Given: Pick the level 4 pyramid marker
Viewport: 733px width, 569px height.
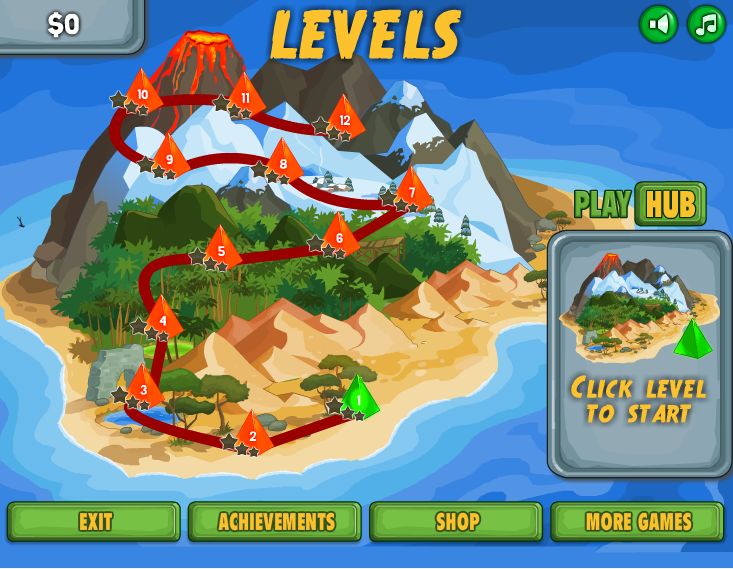Looking at the screenshot, I should click(x=163, y=320).
